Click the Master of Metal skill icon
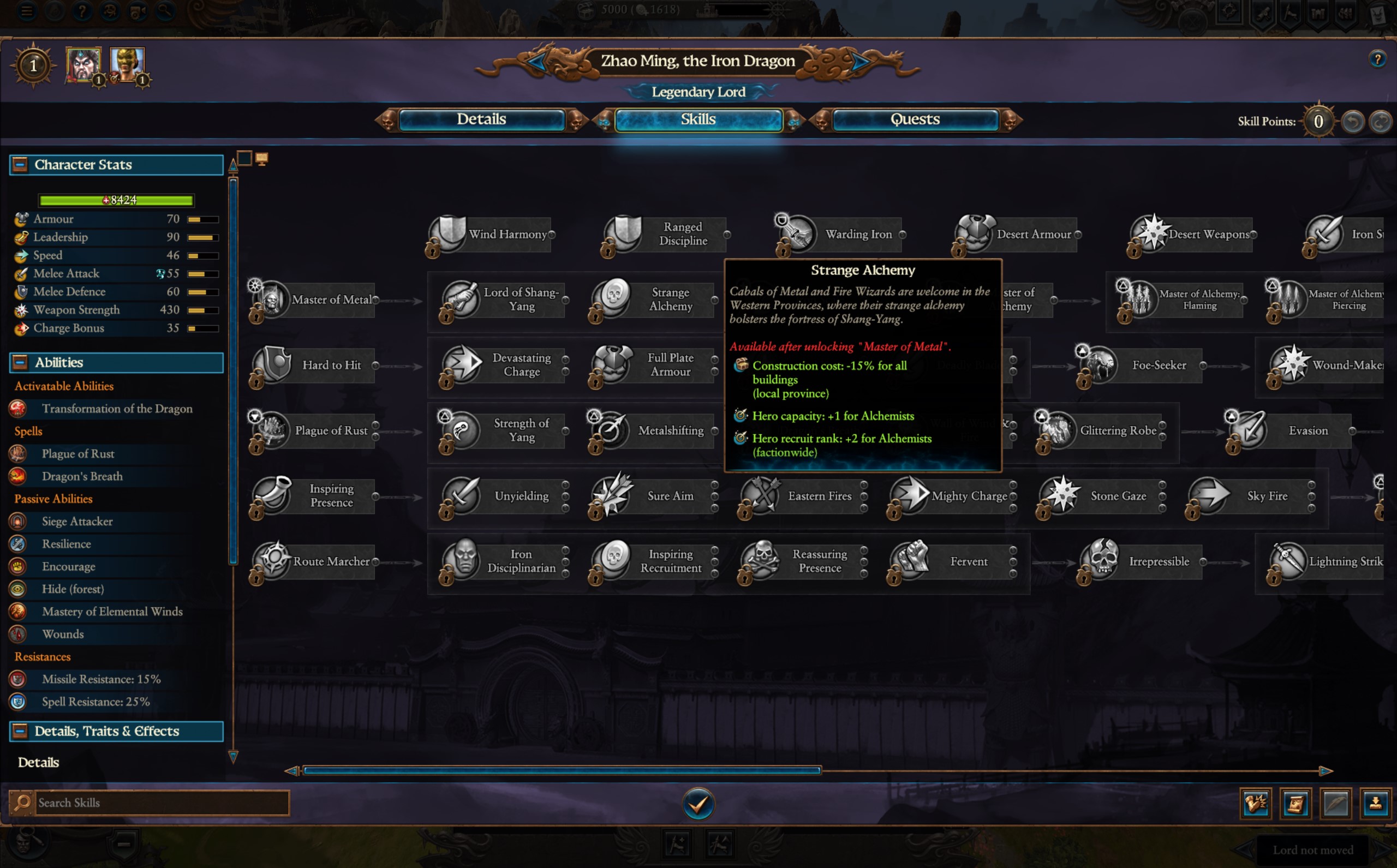The width and height of the screenshot is (1397, 868). (x=271, y=299)
